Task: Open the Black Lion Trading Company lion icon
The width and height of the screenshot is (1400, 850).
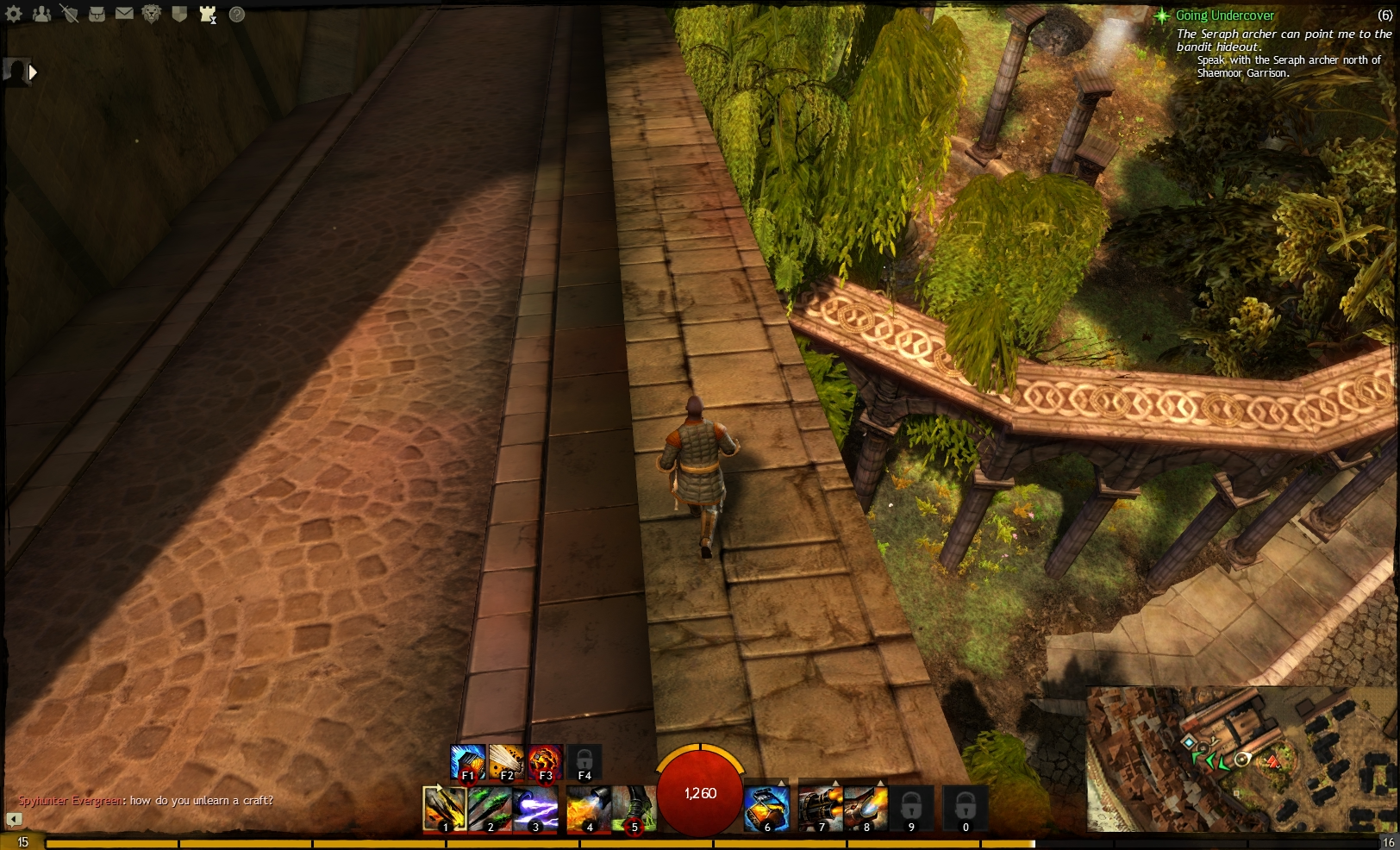Action: coord(151,15)
